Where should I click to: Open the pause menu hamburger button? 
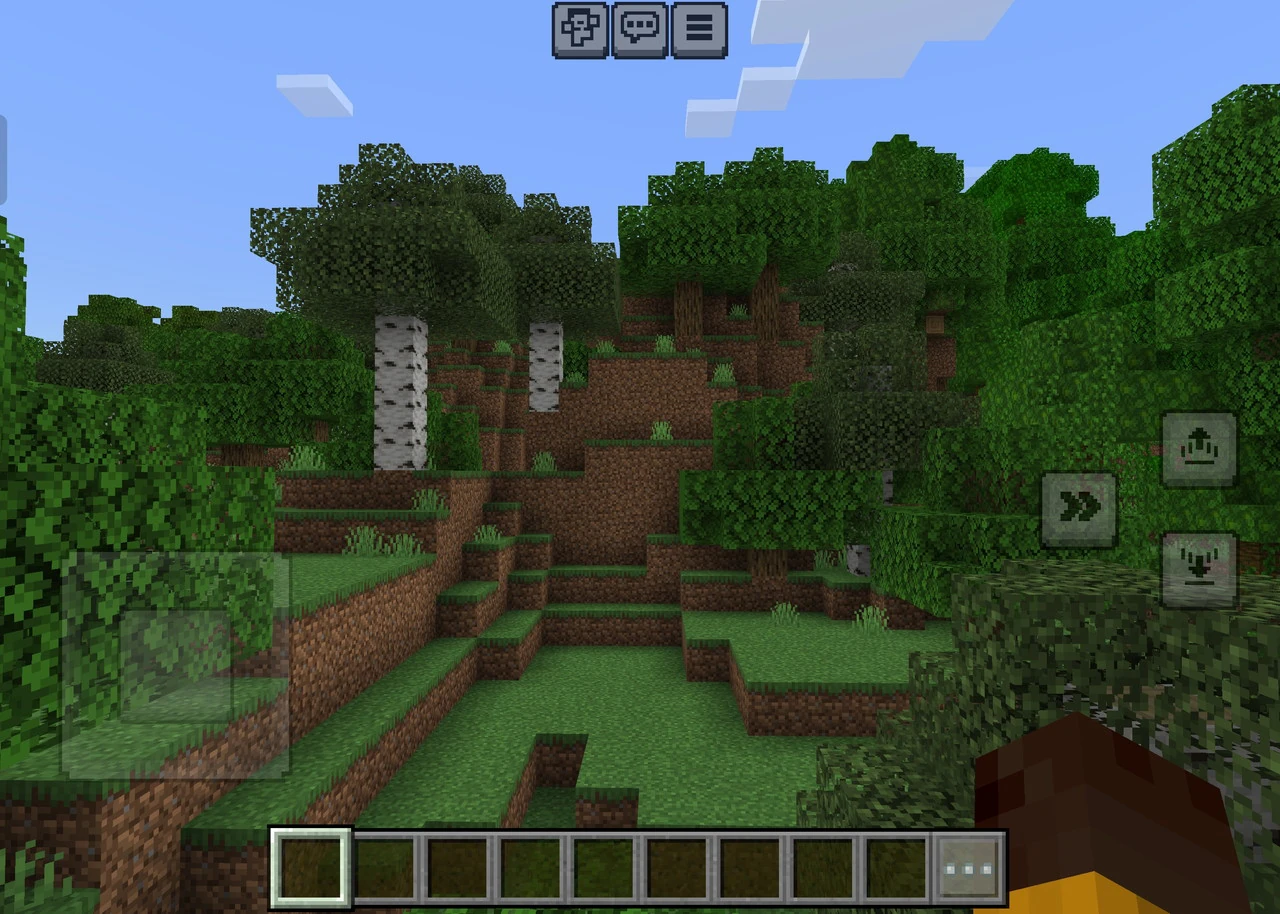(x=699, y=28)
